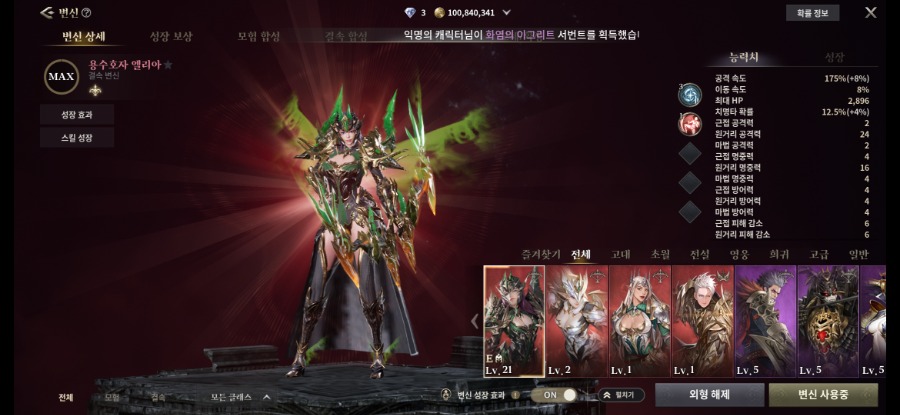Filter transformations by 영웅 grade
The height and width of the screenshot is (415, 900).
tap(739, 254)
